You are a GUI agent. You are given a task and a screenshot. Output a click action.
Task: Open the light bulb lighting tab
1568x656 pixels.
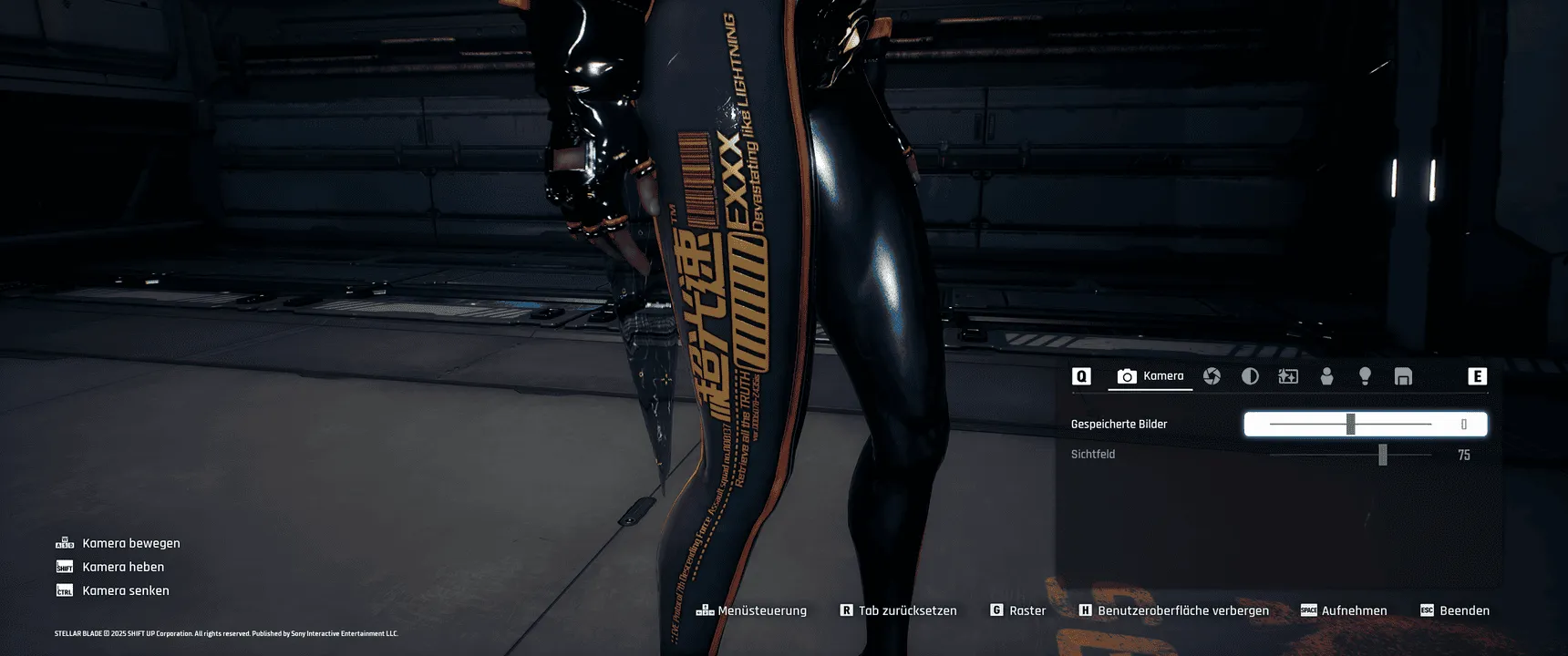(x=1365, y=376)
